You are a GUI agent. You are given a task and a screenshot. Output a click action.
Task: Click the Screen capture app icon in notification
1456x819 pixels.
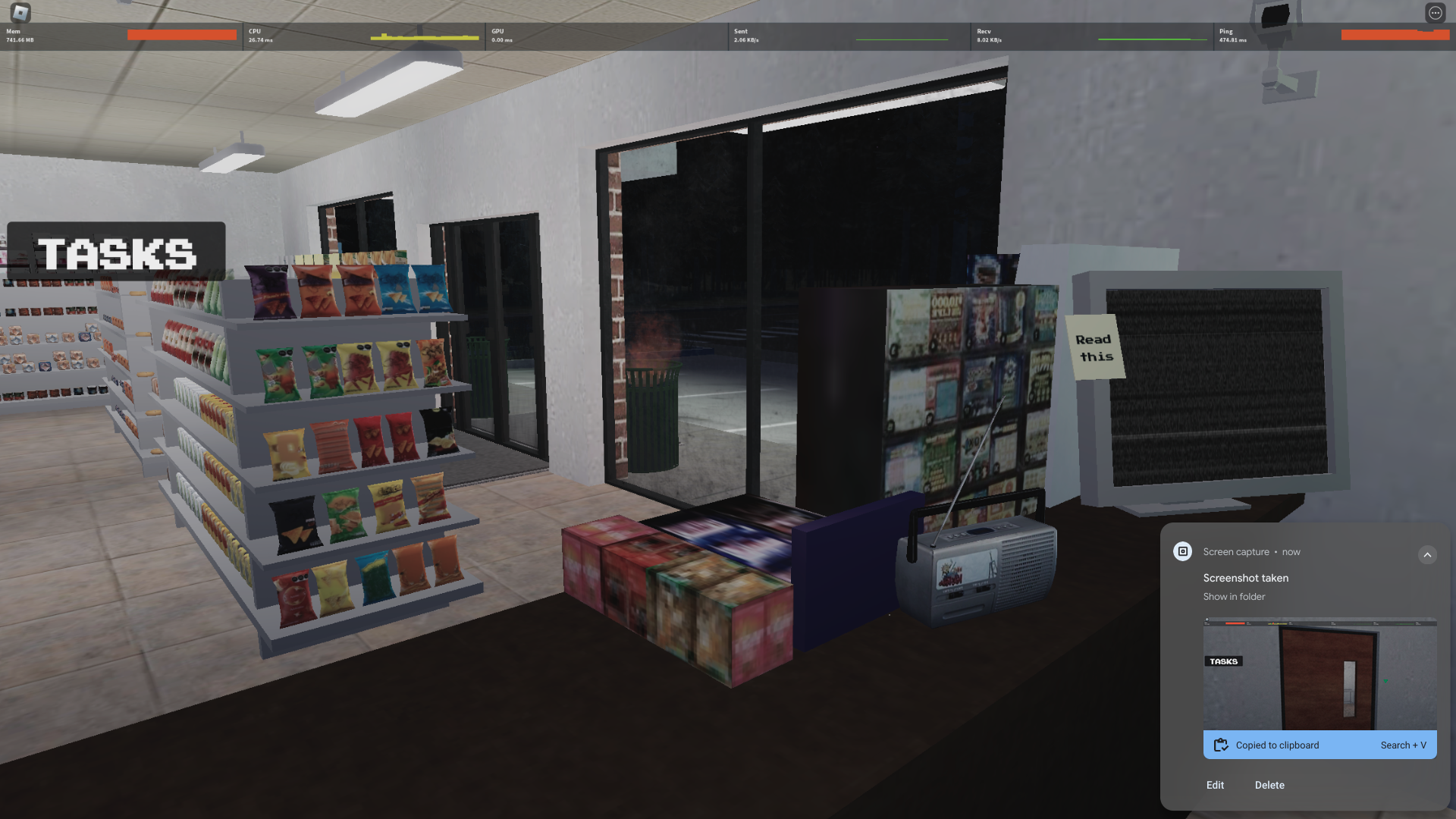[1182, 551]
